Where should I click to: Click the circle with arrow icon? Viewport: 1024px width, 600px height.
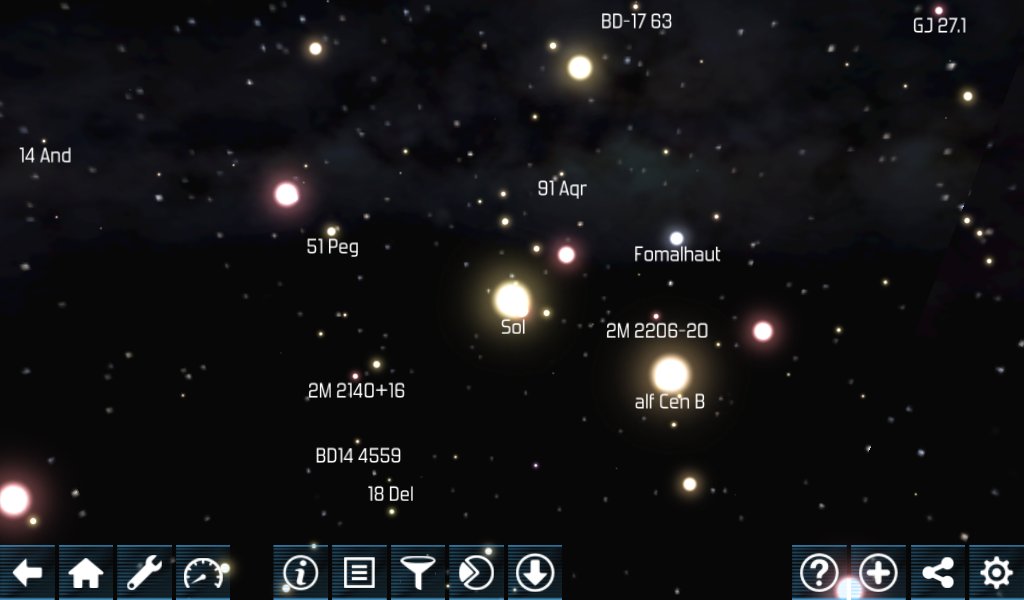476,573
